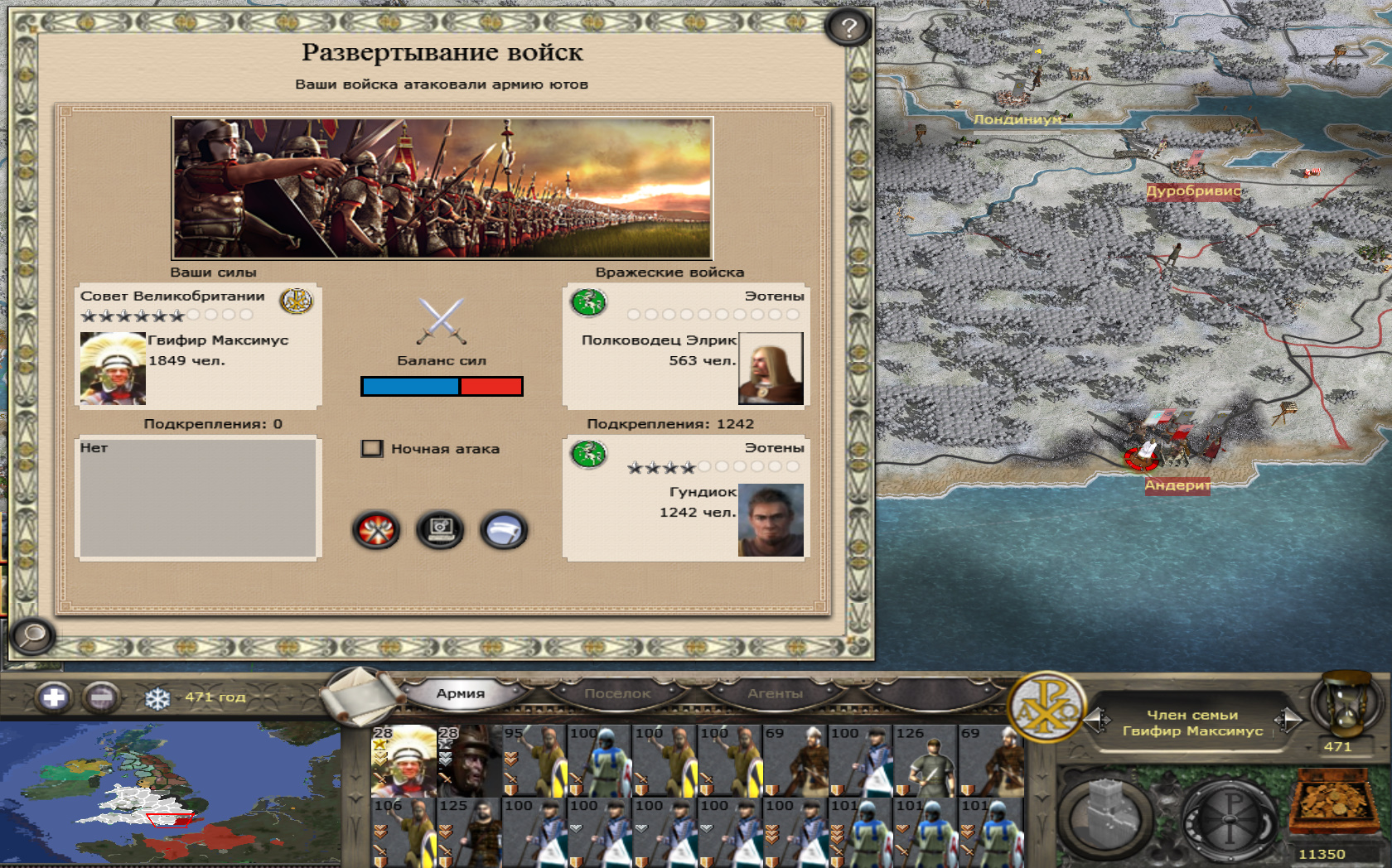The height and width of the screenshot is (868, 1392).
Task: Click the campaign minimap of Britain
Action: [170, 795]
